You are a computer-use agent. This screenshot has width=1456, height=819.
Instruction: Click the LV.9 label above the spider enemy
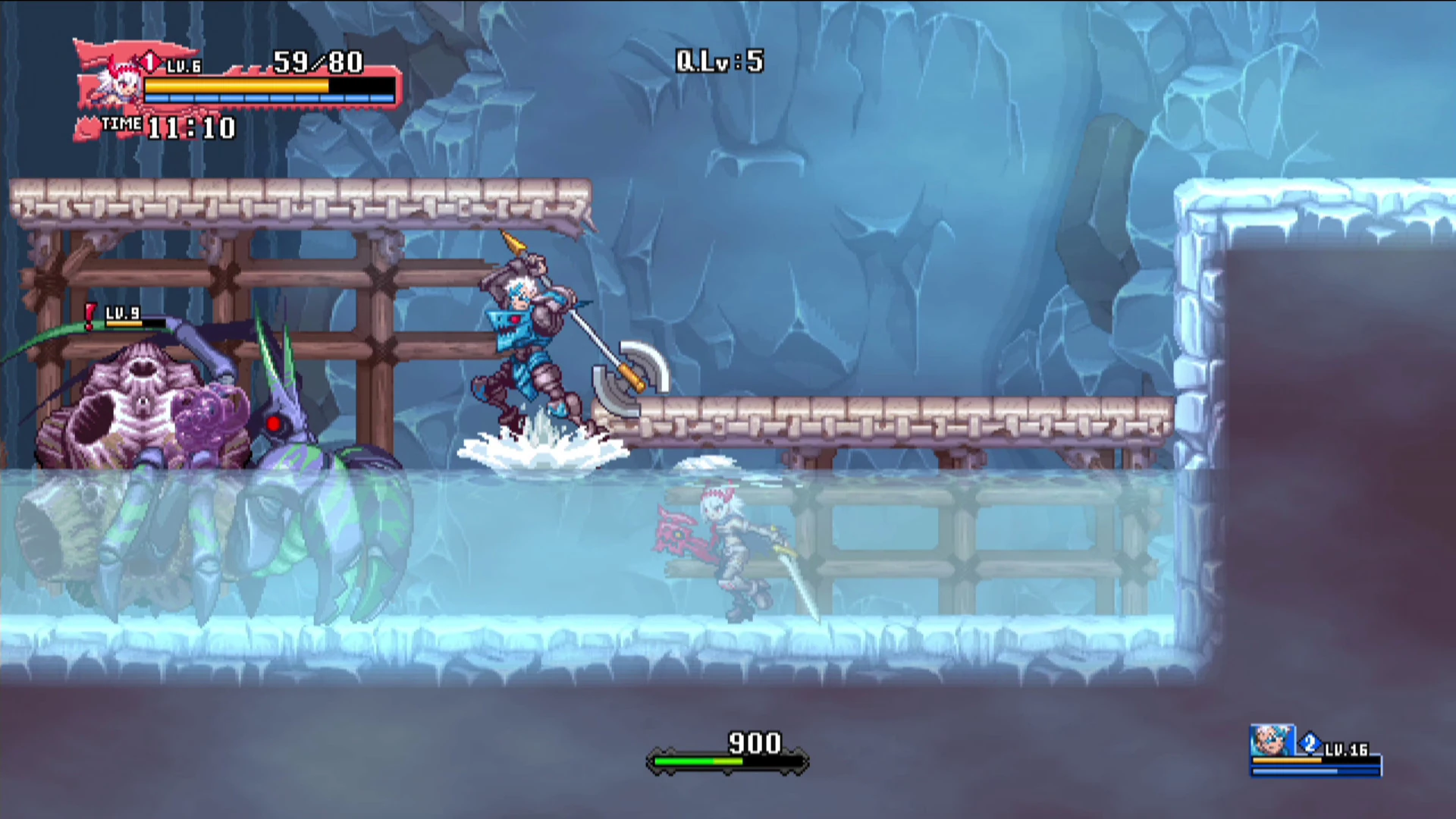[x=122, y=312]
